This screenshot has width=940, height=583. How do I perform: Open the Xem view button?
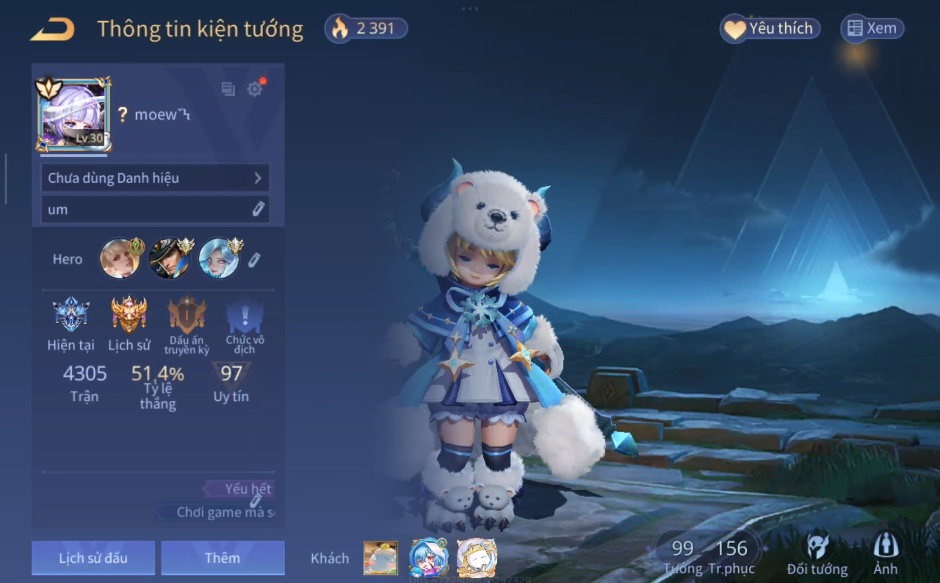click(x=872, y=29)
